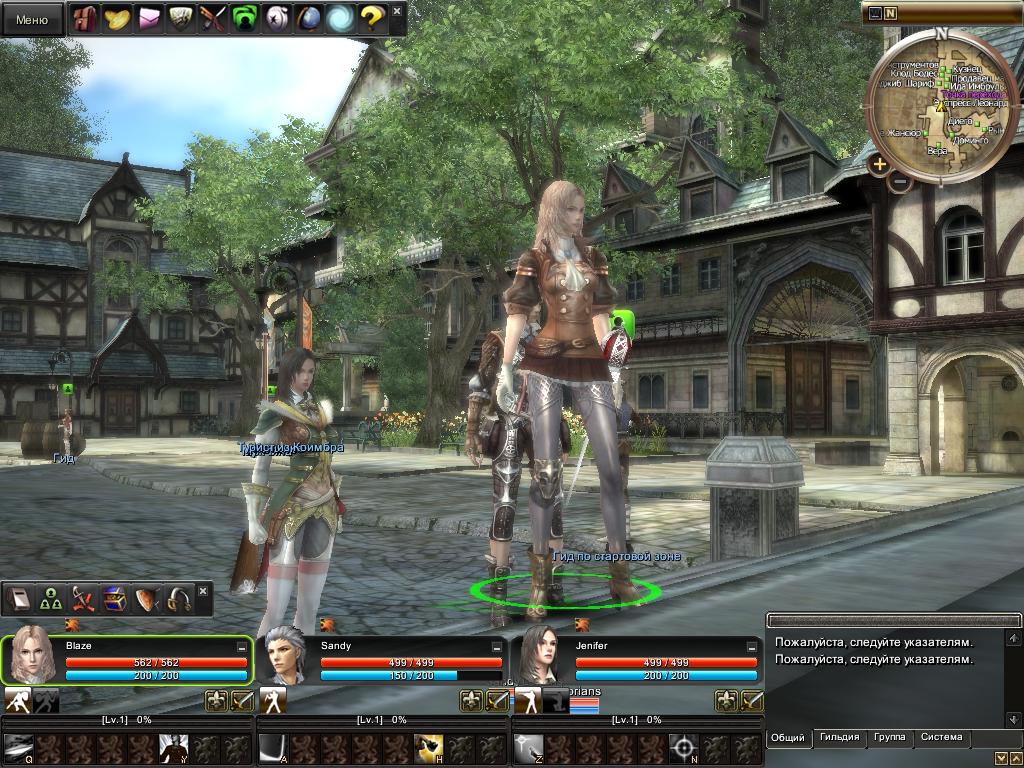The width and height of the screenshot is (1024, 768).
Task: Open the Система chat tab
Action: tap(941, 738)
